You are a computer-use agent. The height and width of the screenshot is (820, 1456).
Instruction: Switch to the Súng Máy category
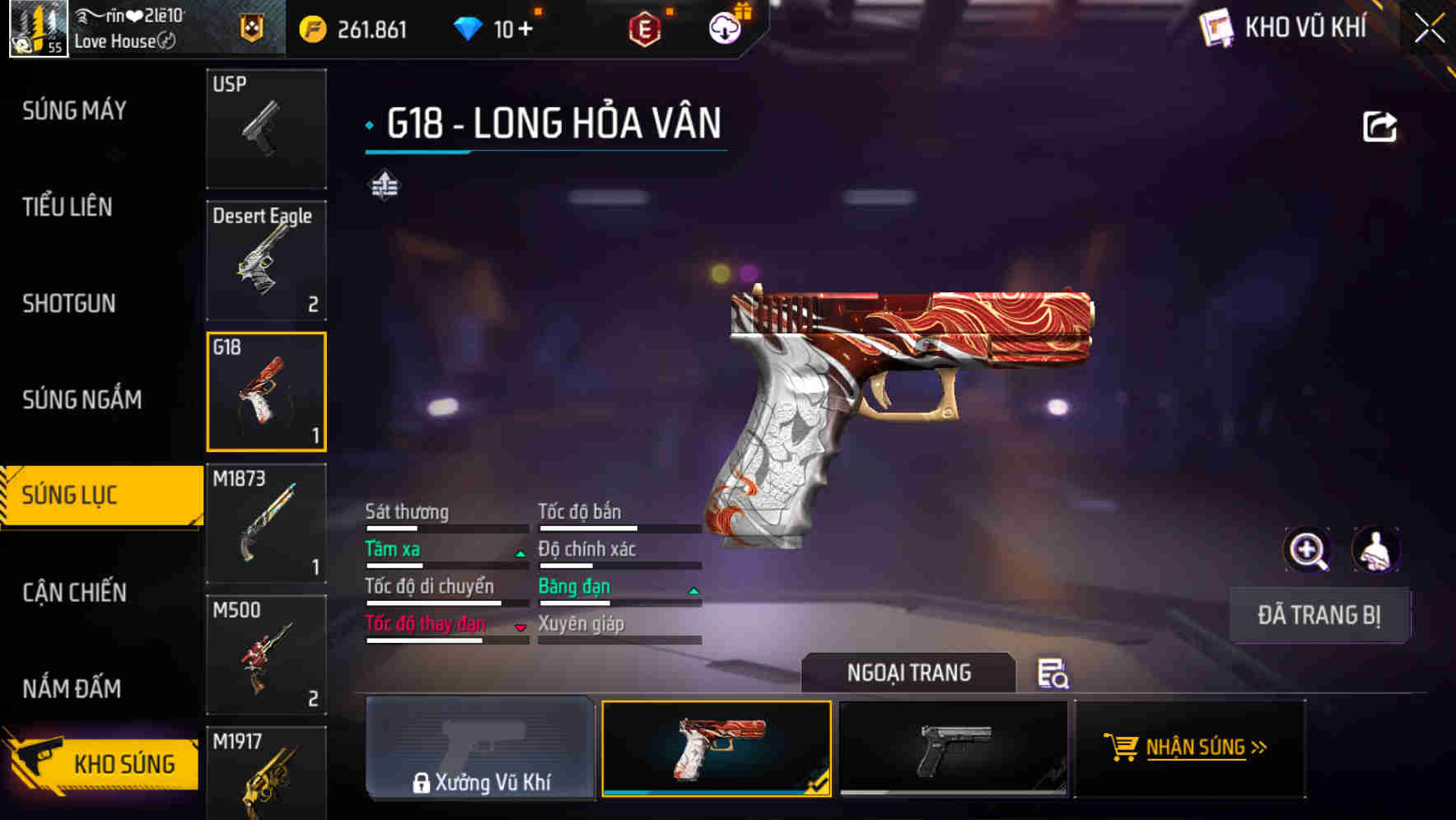coord(74,110)
